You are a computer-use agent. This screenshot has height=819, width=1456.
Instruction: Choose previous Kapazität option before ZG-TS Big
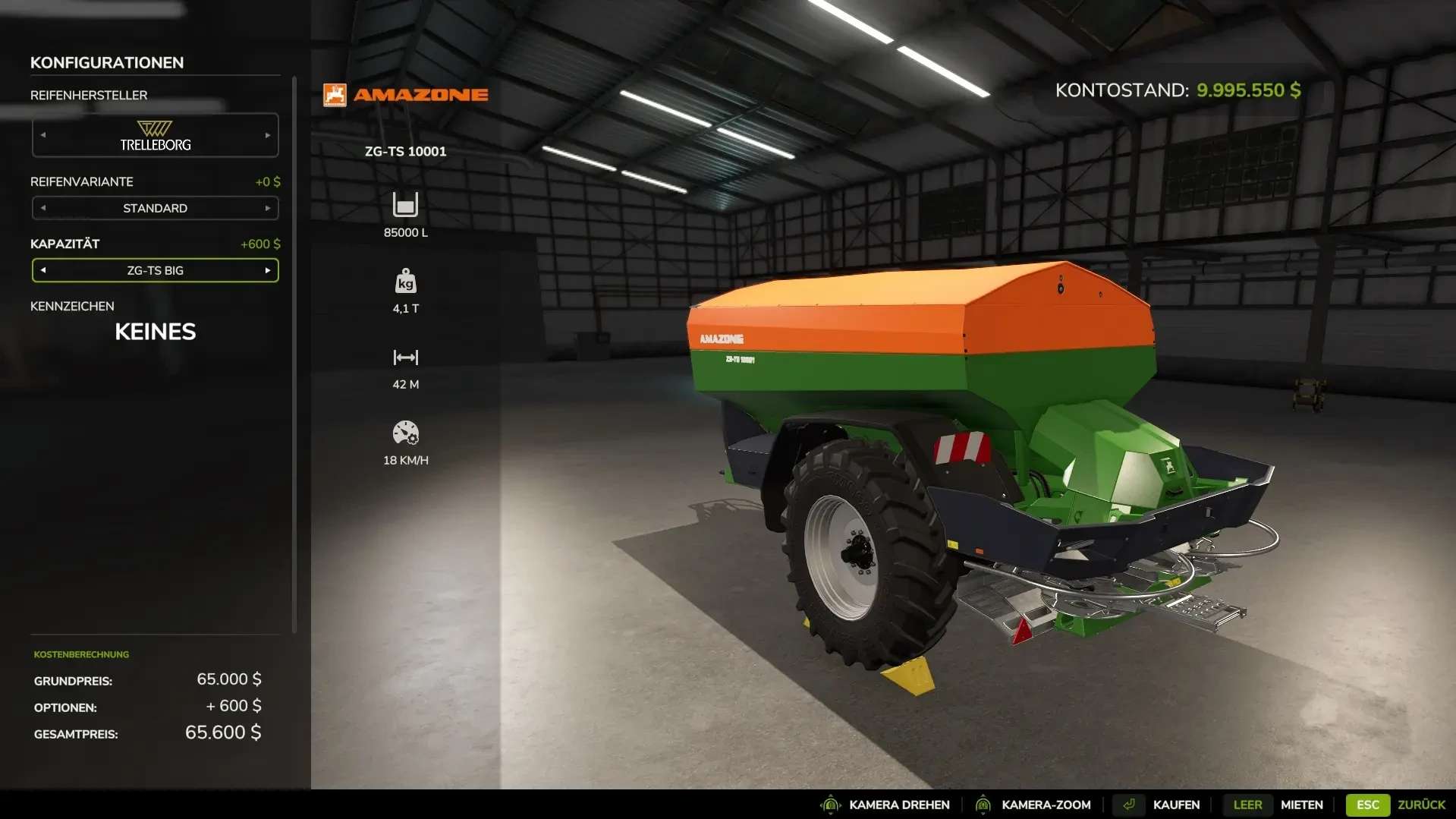(43, 270)
